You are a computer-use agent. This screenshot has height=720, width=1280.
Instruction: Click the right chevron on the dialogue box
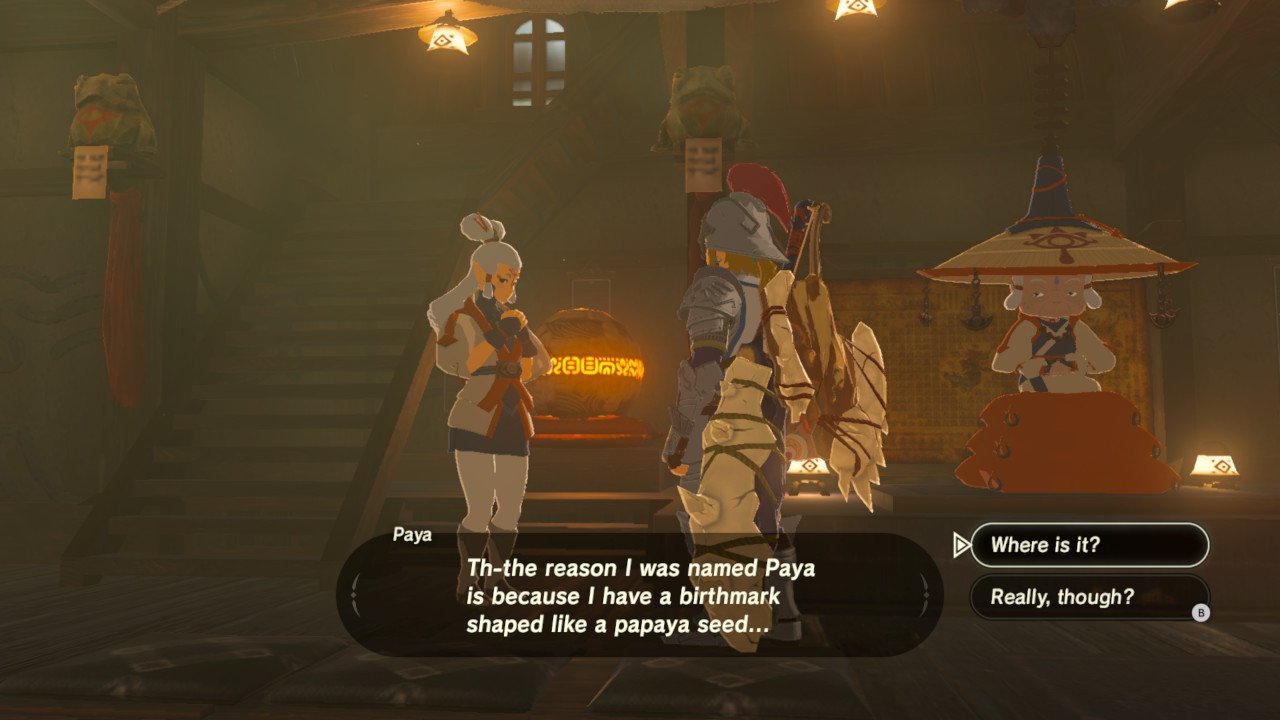point(925,595)
